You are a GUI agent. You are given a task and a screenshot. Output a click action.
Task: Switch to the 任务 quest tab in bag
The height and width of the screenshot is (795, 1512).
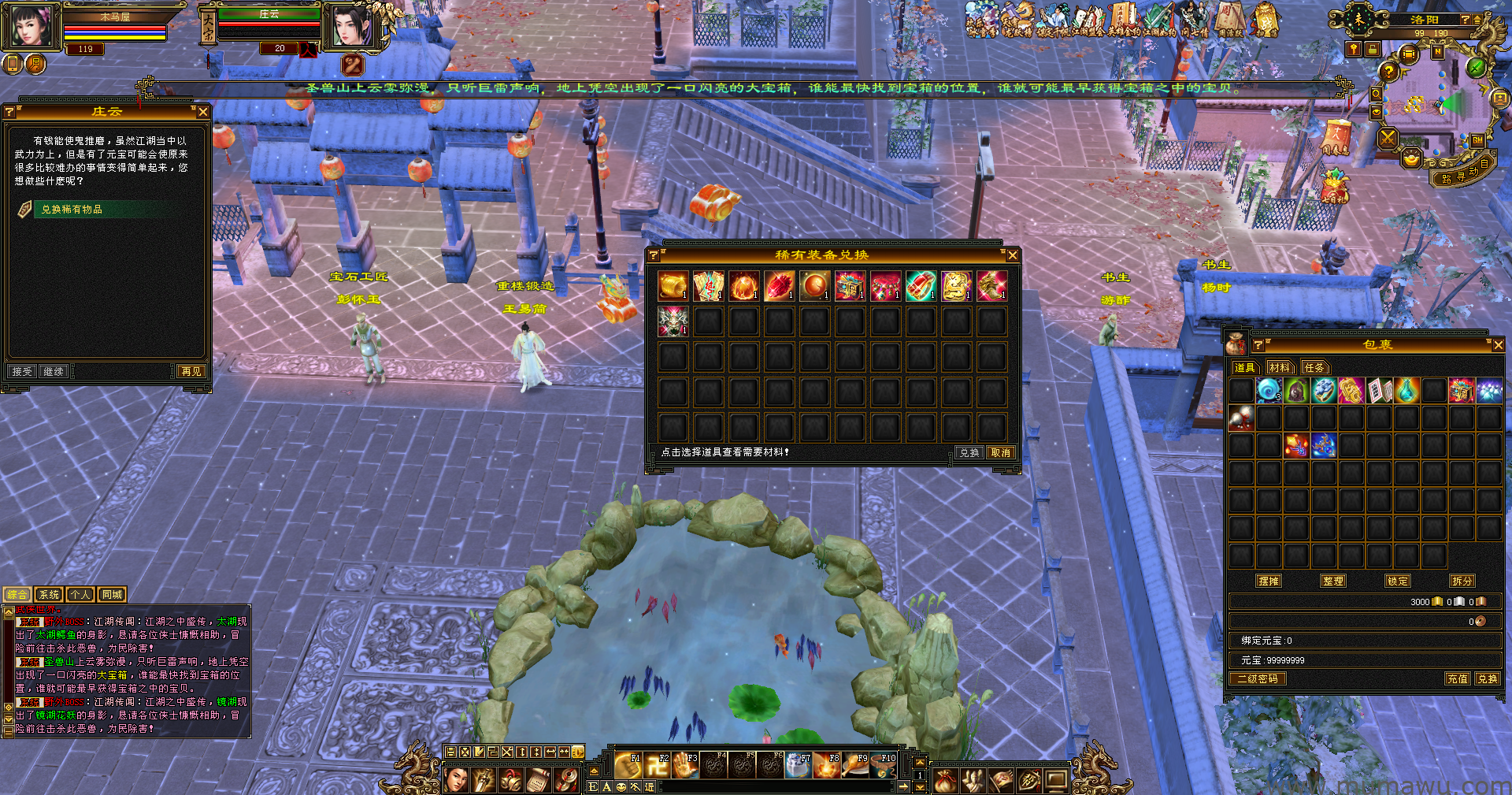(x=1314, y=368)
